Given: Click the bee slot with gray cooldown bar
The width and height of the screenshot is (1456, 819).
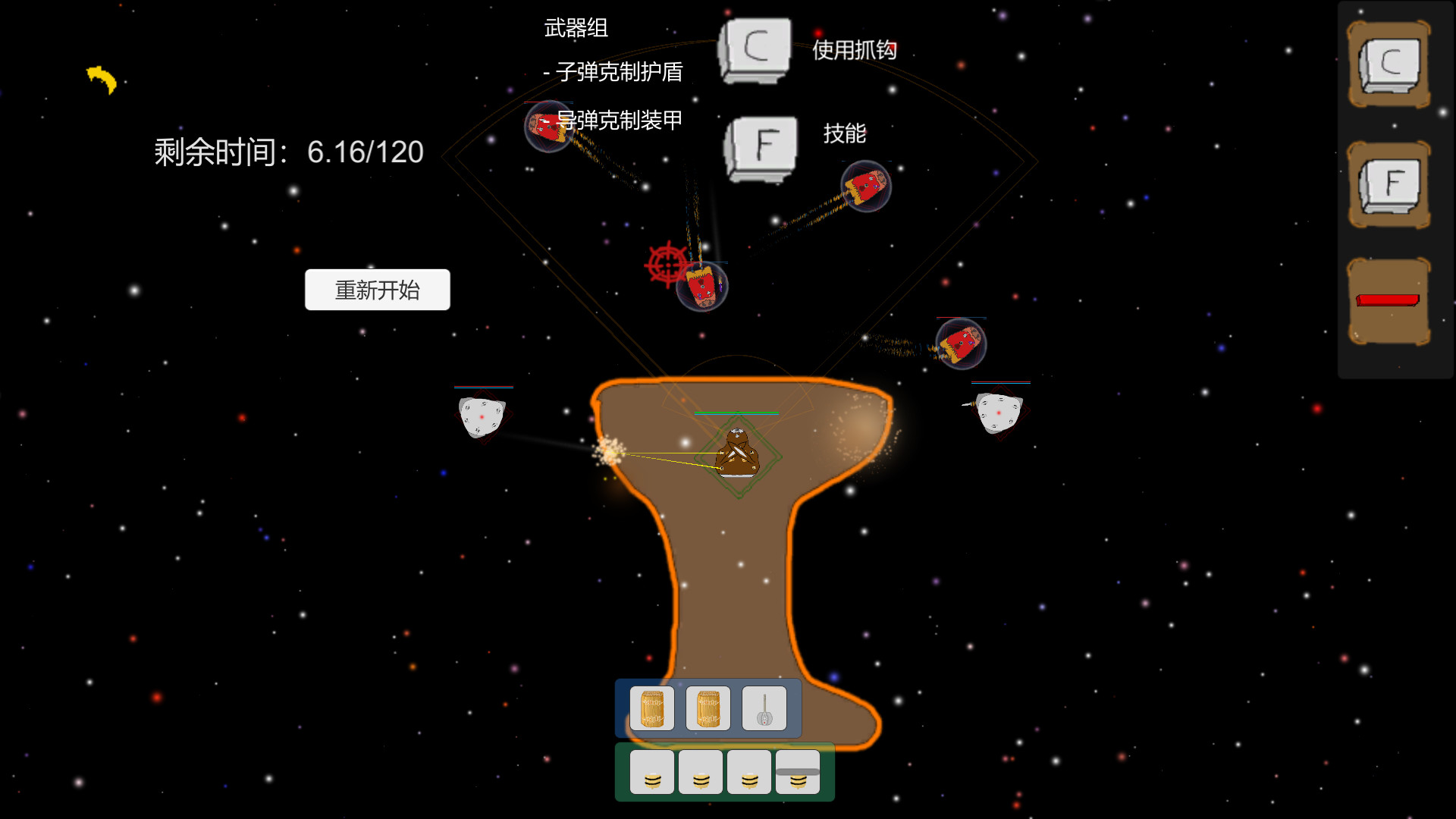Looking at the screenshot, I should (796, 771).
